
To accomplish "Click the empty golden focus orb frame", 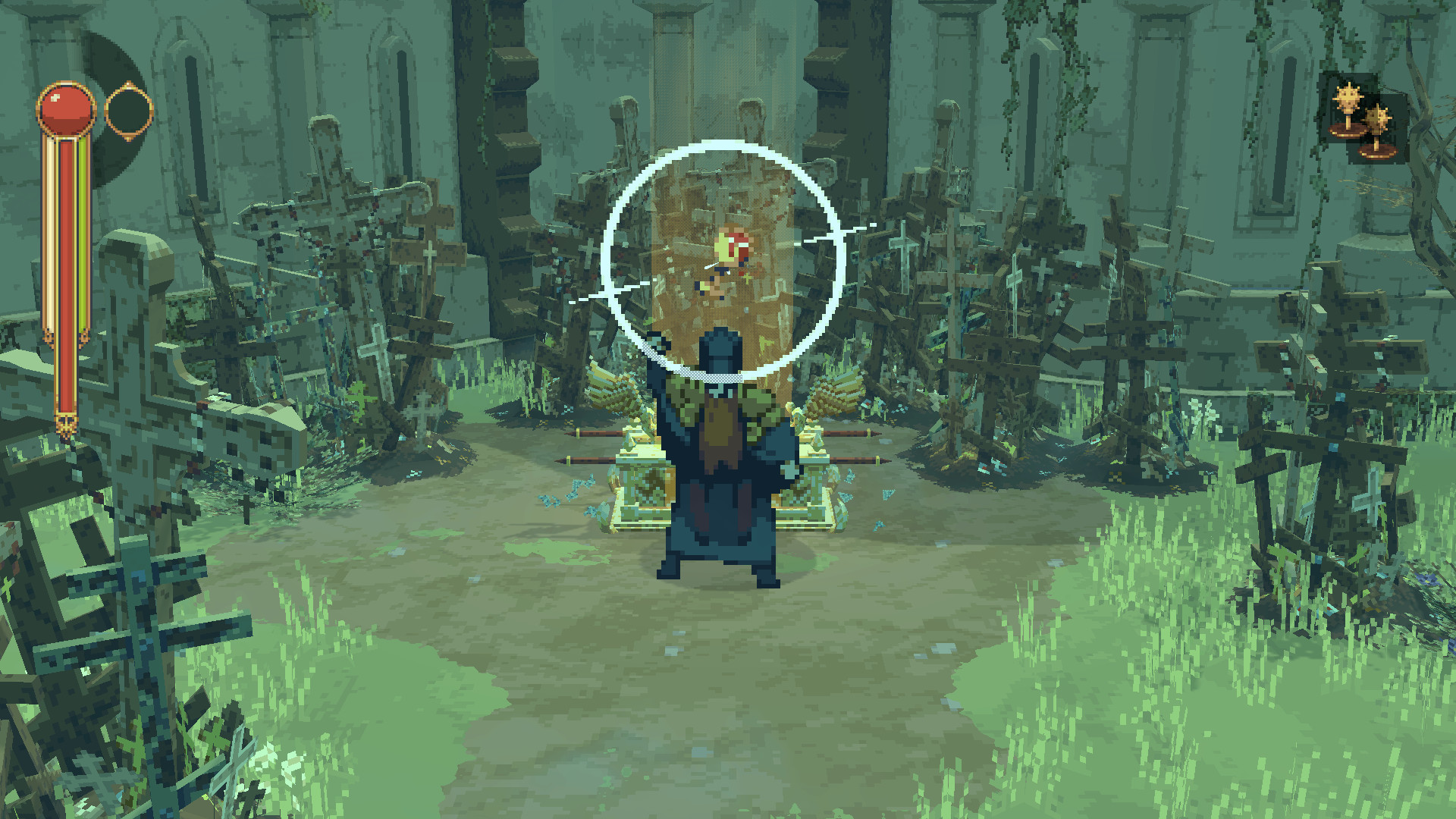I will [127, 111].
